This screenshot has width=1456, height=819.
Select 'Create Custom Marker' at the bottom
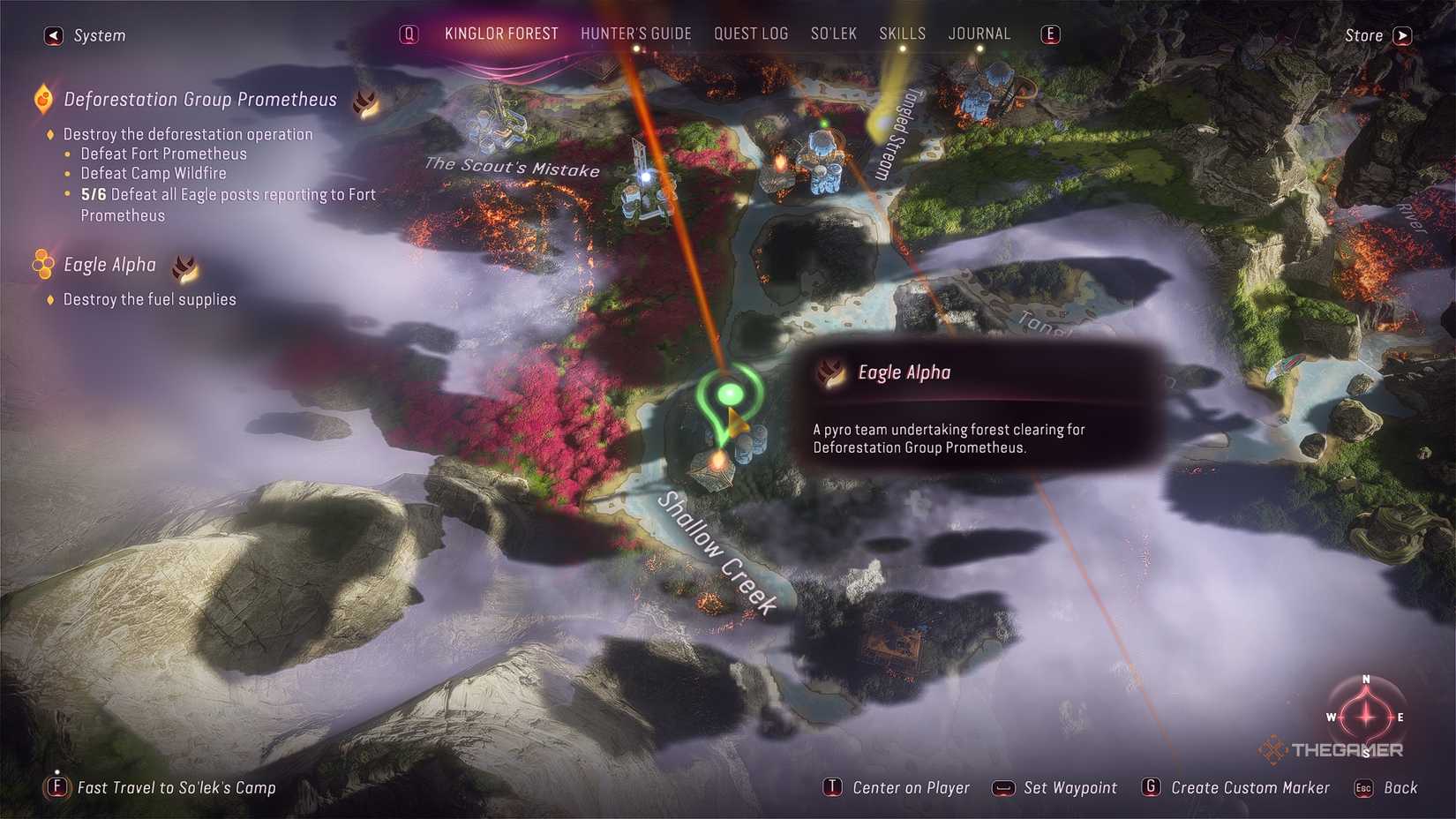(1250, 787)
